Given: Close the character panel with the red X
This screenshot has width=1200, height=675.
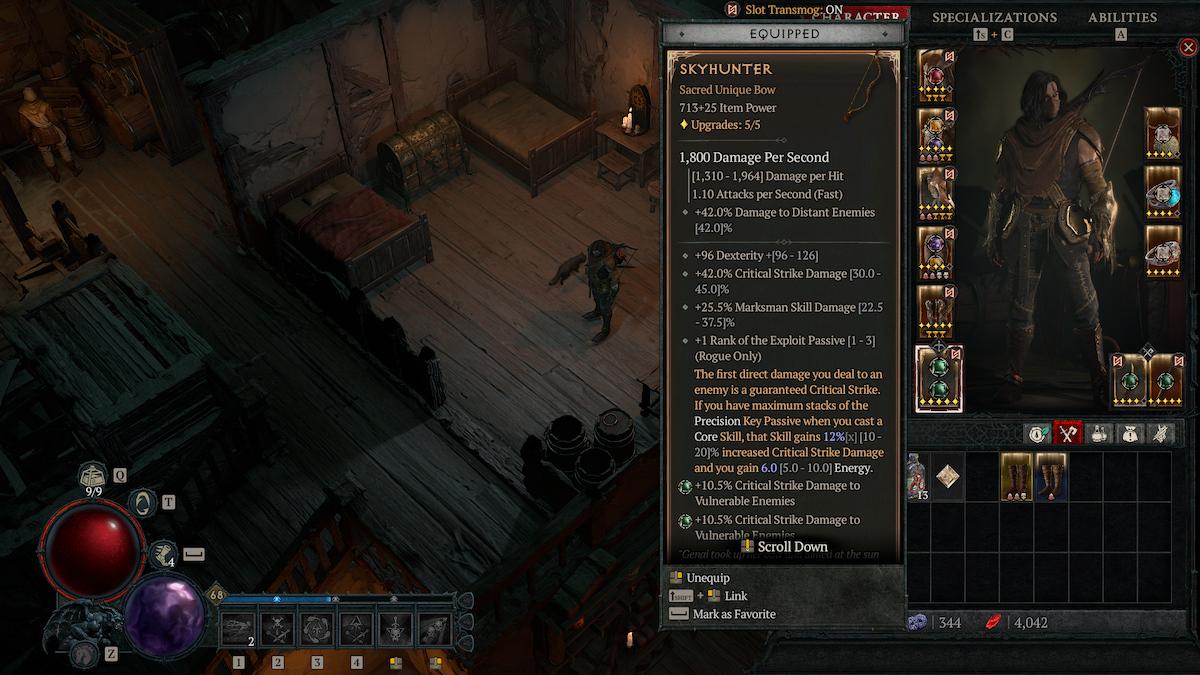Looking at the screenshot, I should [x=1187, y=47].
